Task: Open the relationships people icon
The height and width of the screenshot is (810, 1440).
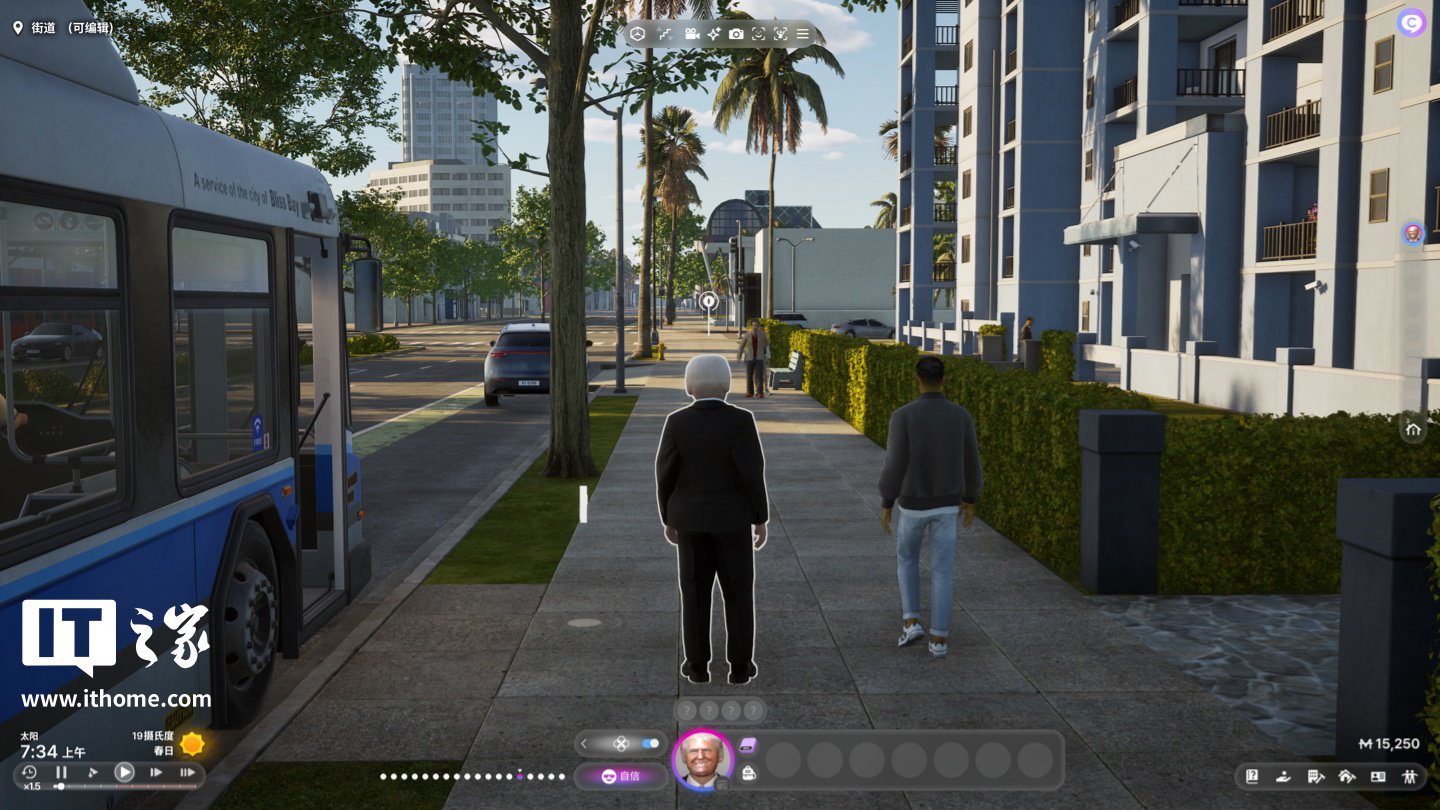Action: point(1410,776)
